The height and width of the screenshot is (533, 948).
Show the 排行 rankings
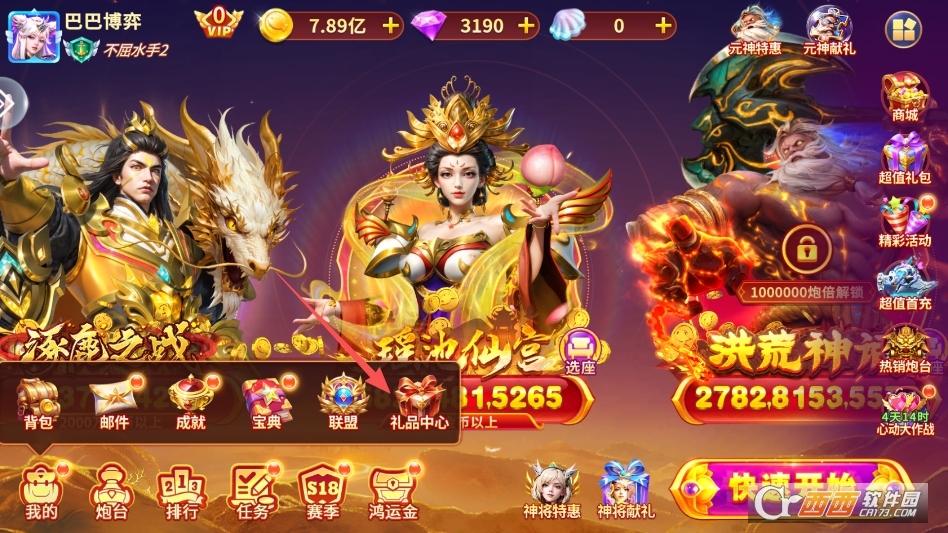(181, 491)
